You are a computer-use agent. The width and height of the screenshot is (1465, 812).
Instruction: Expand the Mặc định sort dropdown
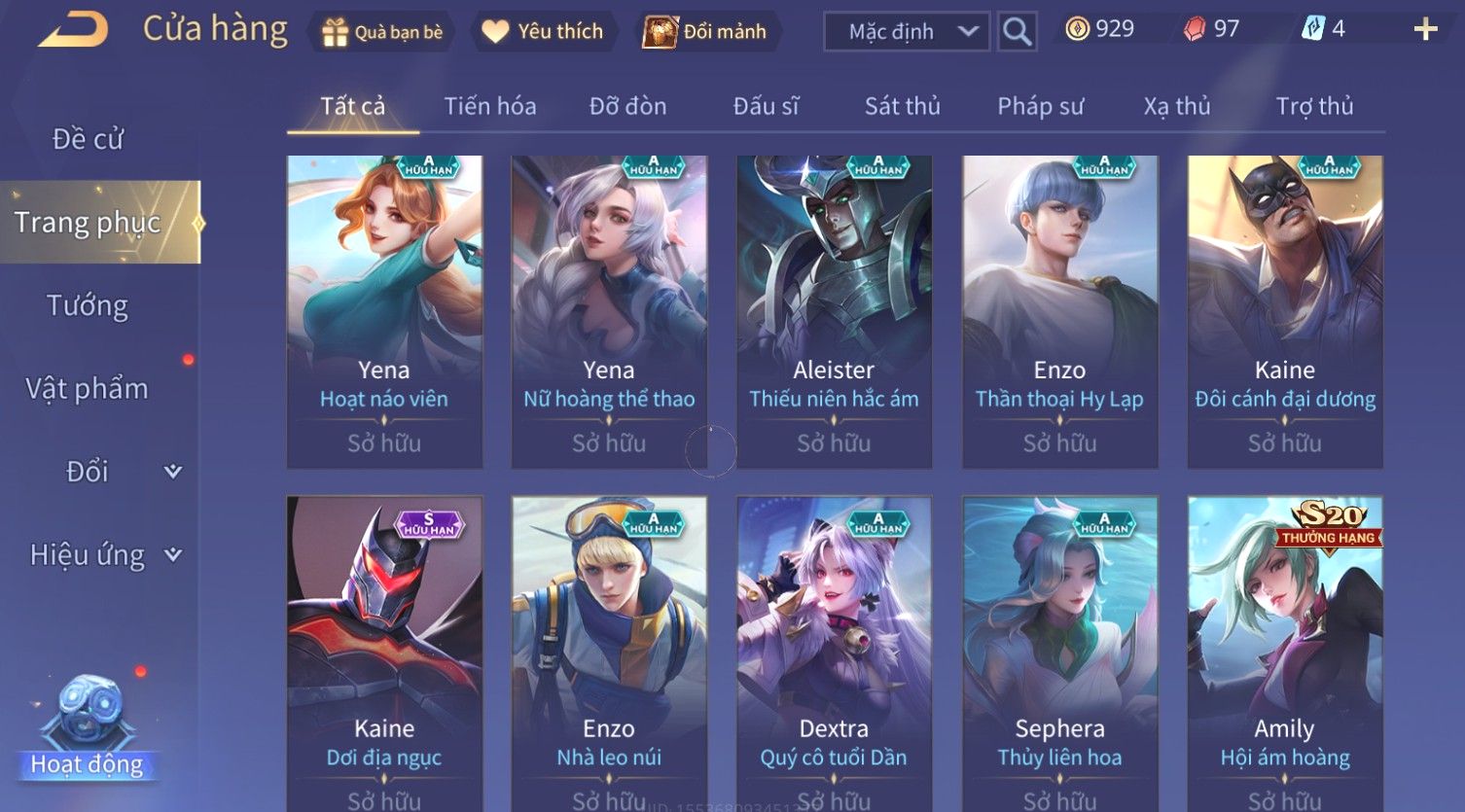pyautogui.click(x=906, y=32)
